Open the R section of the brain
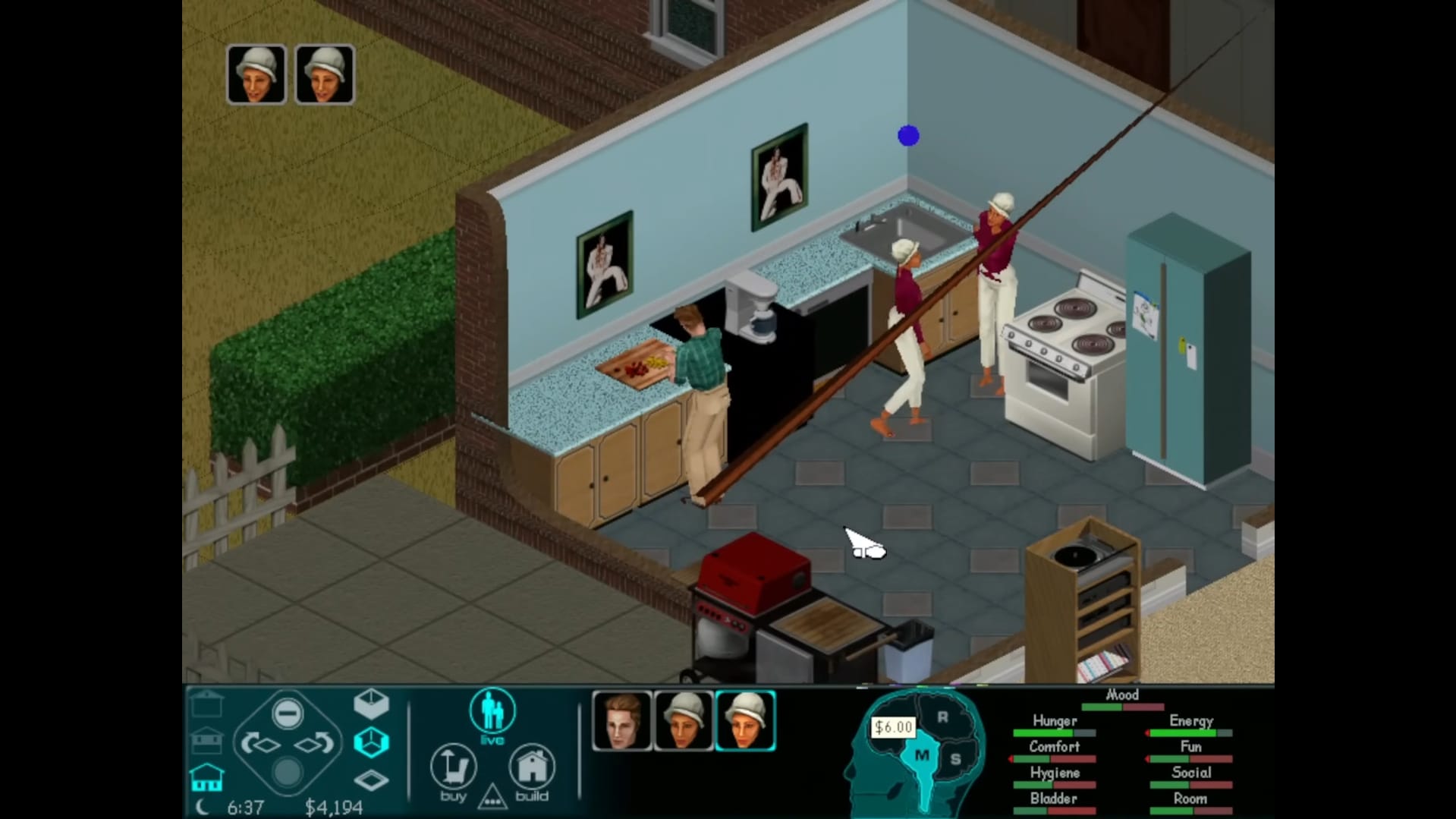Viewport: 1456px width, 819px height. coord(942,717)
